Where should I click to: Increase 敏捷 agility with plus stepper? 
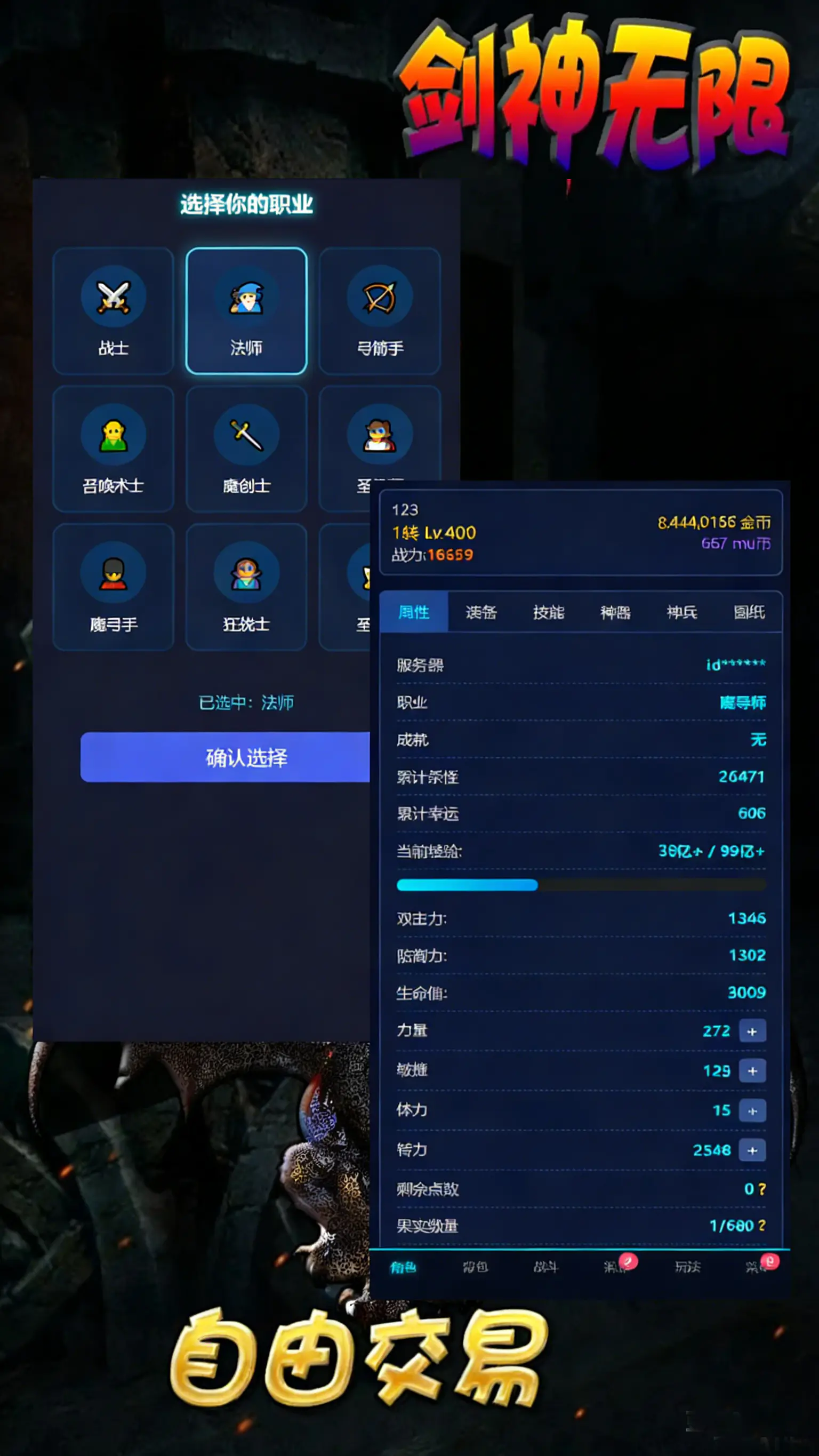coord(753,1070)
